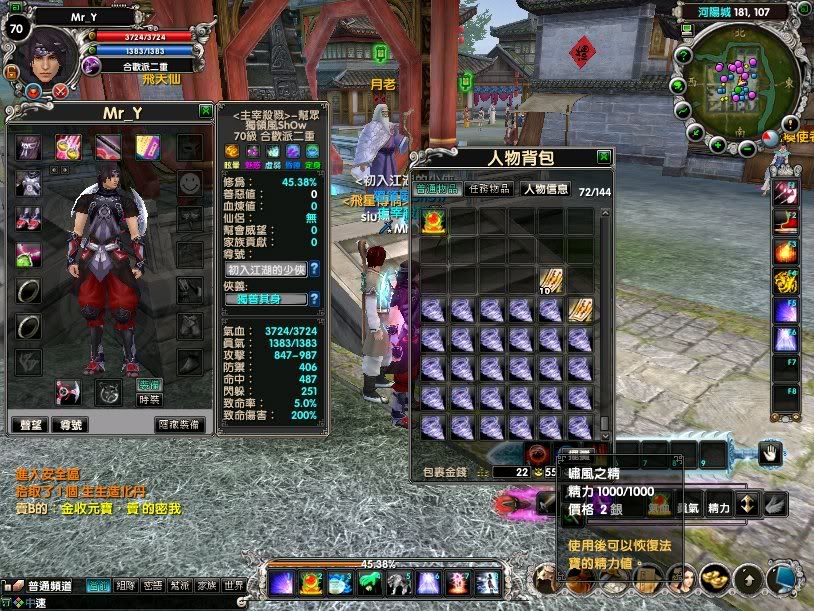Switch to the 時裝 costume view
The height and width of the screenshot is (611, 814).
coord(148,399)
